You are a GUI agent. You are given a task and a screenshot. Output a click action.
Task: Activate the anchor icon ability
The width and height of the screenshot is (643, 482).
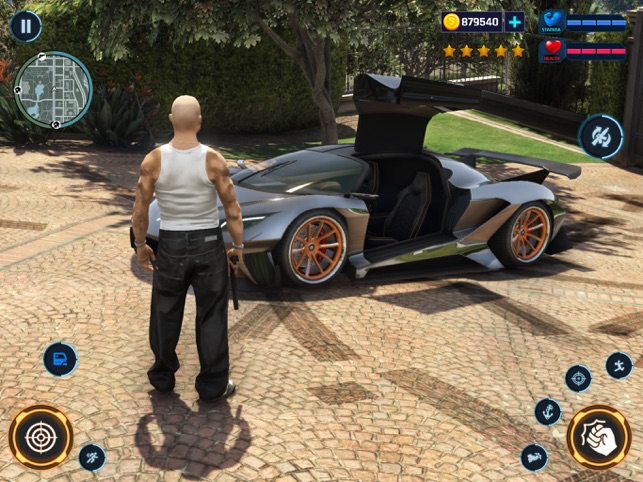pyautogui.click(x=548, y=411)
